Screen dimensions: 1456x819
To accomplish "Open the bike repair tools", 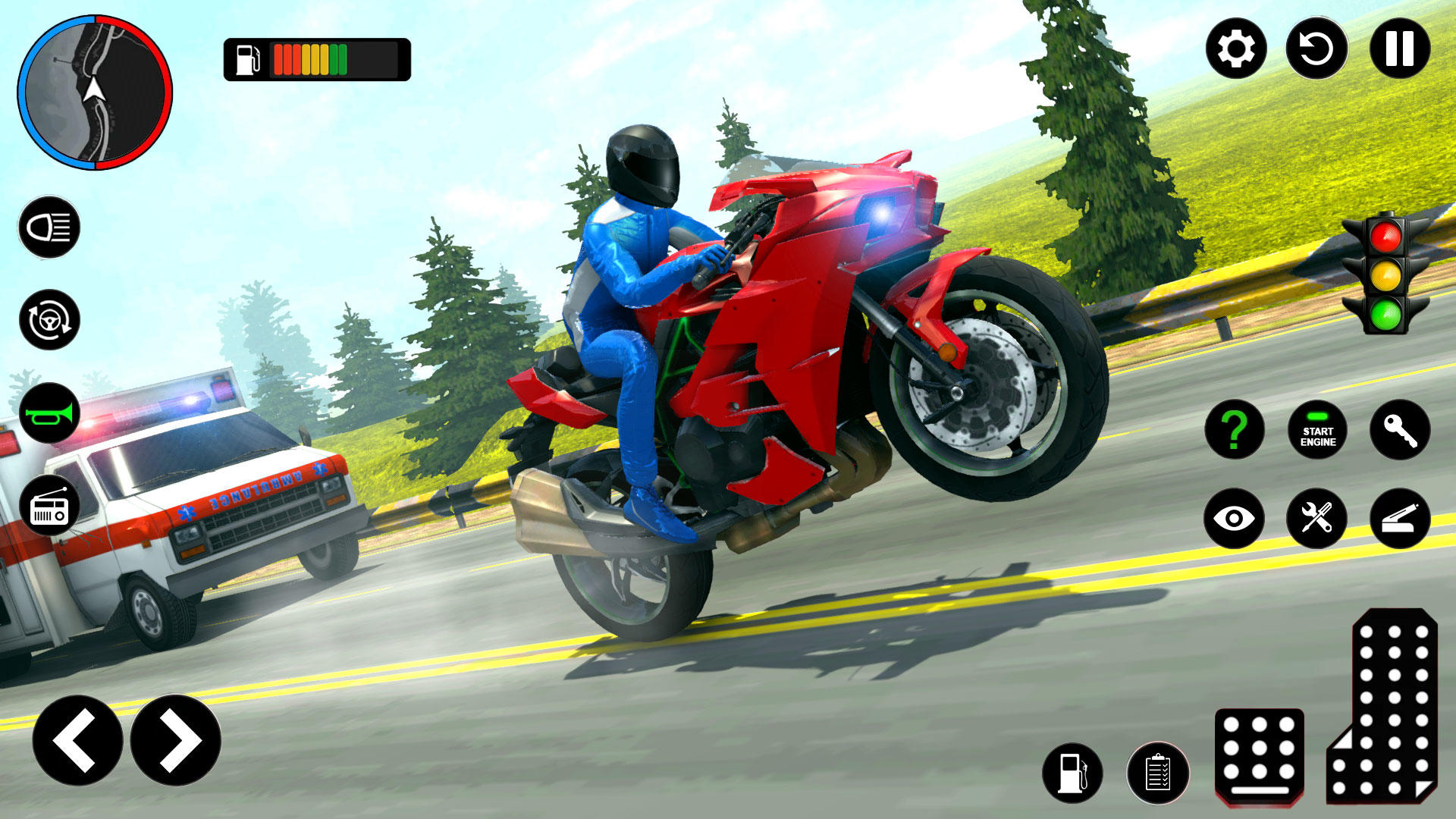I will click(x=1318, y=518).
